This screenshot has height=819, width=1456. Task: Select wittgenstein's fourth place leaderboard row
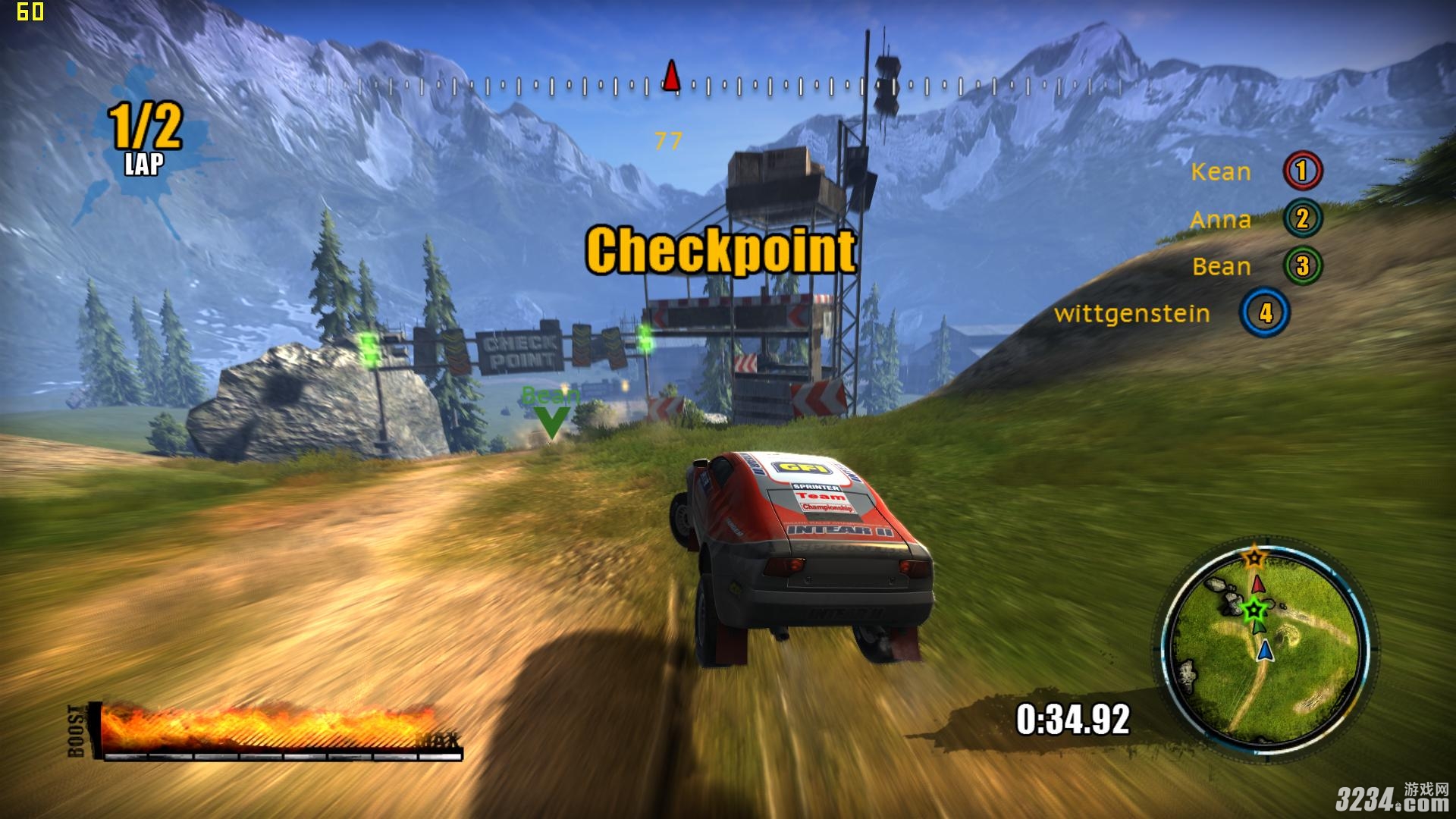tap(1172, 313)
